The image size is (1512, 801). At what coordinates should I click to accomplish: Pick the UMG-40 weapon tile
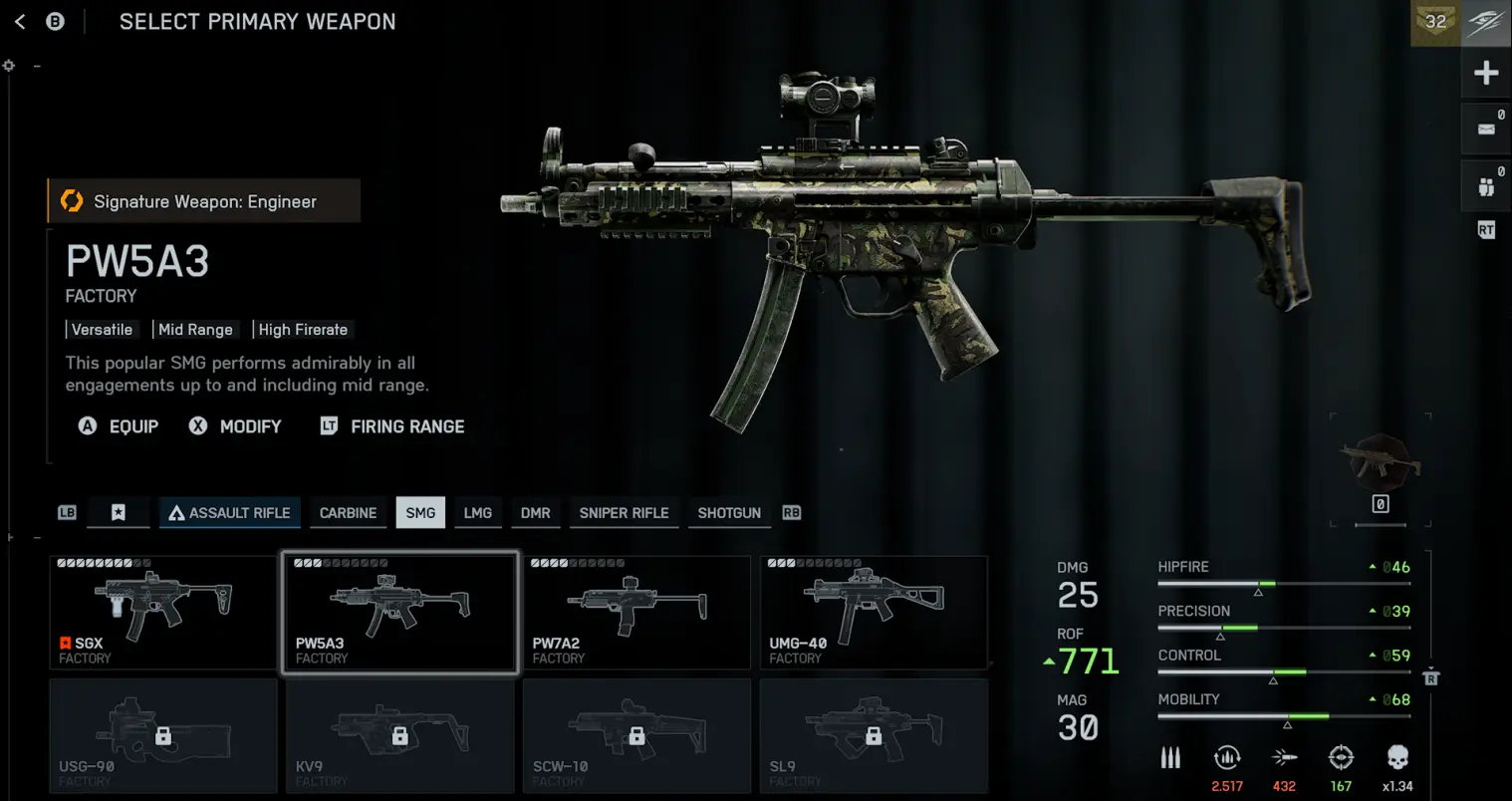(874, 613)
